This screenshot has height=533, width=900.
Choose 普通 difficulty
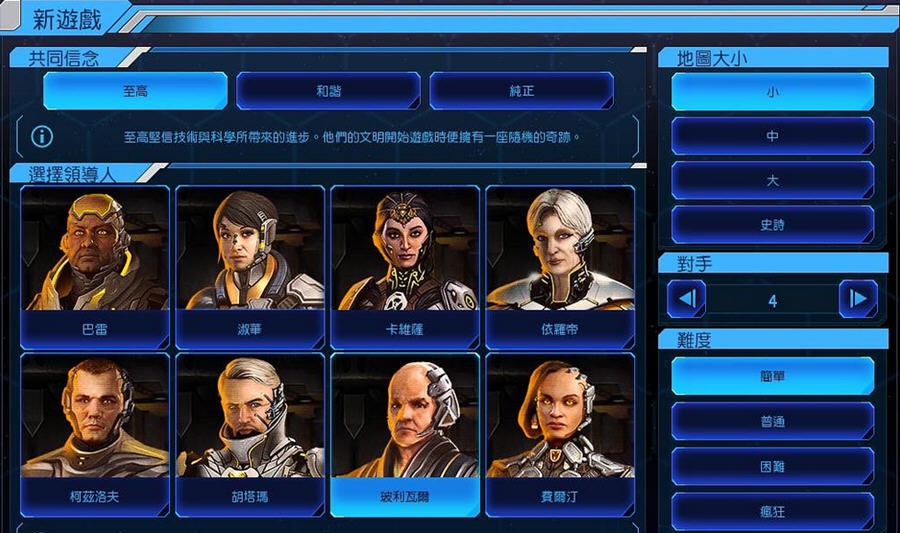pos(772,421)
